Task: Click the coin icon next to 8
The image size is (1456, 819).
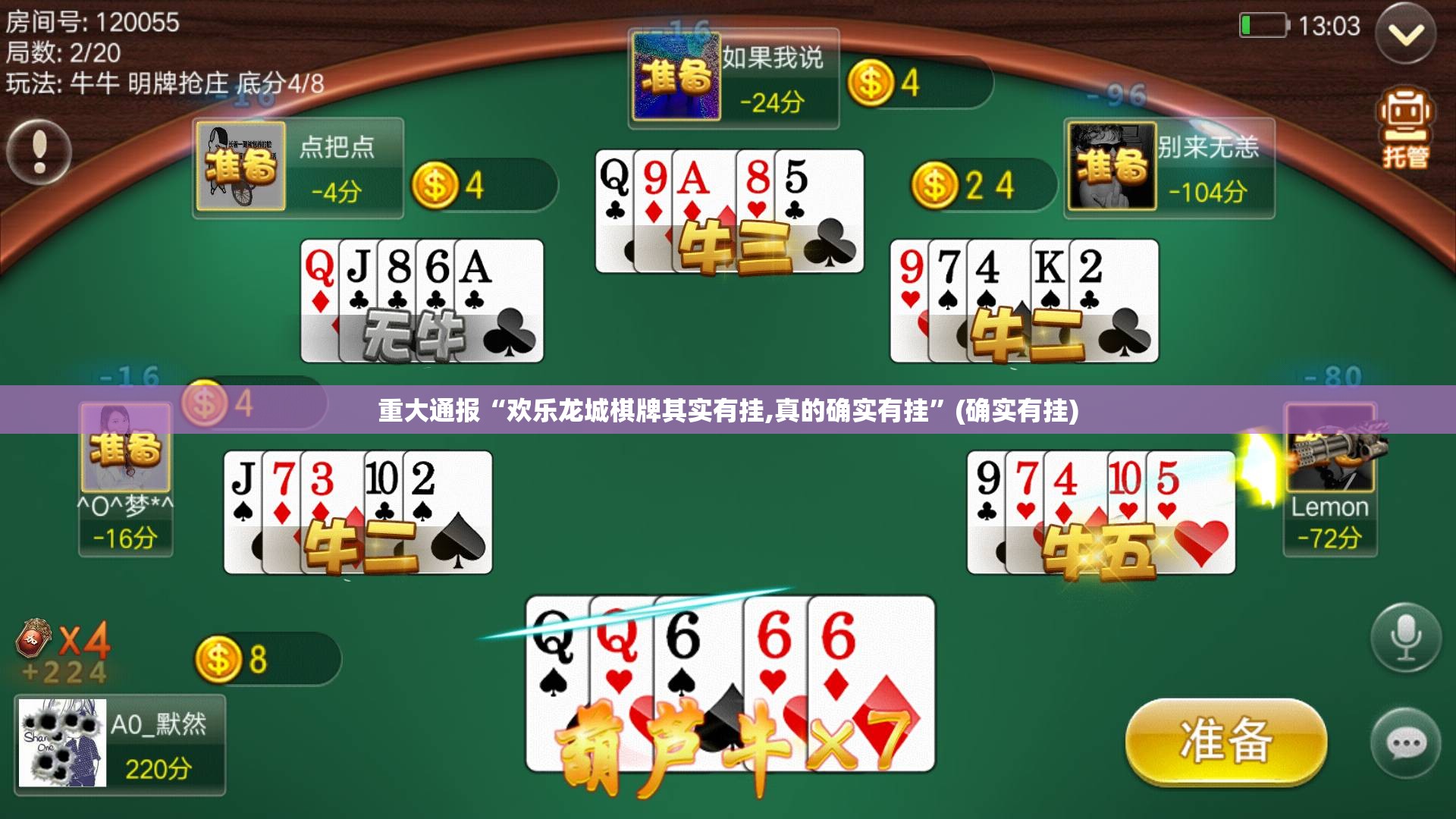Action: point(220,659)
